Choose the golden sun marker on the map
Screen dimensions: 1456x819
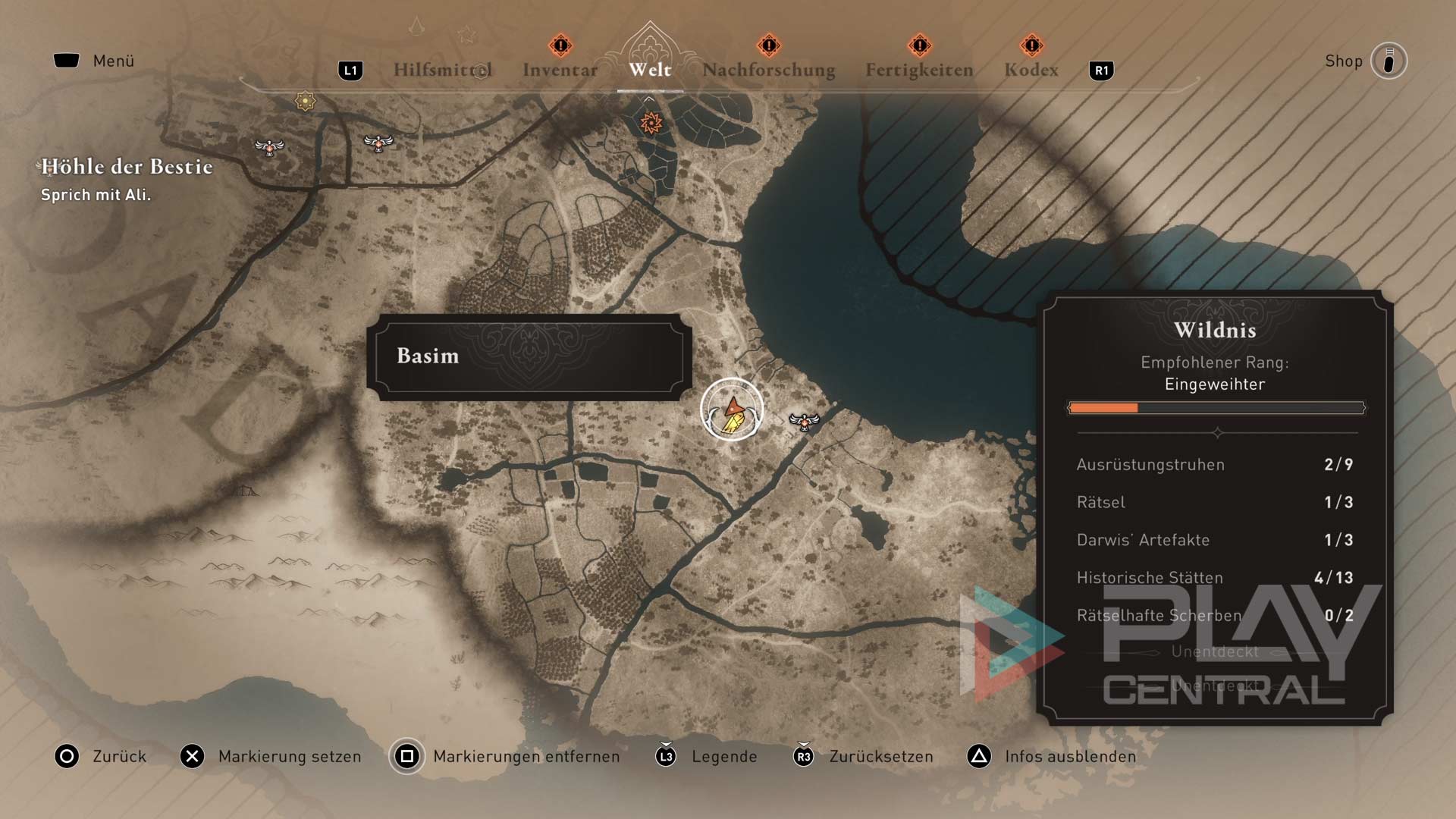tap(305, 101)
